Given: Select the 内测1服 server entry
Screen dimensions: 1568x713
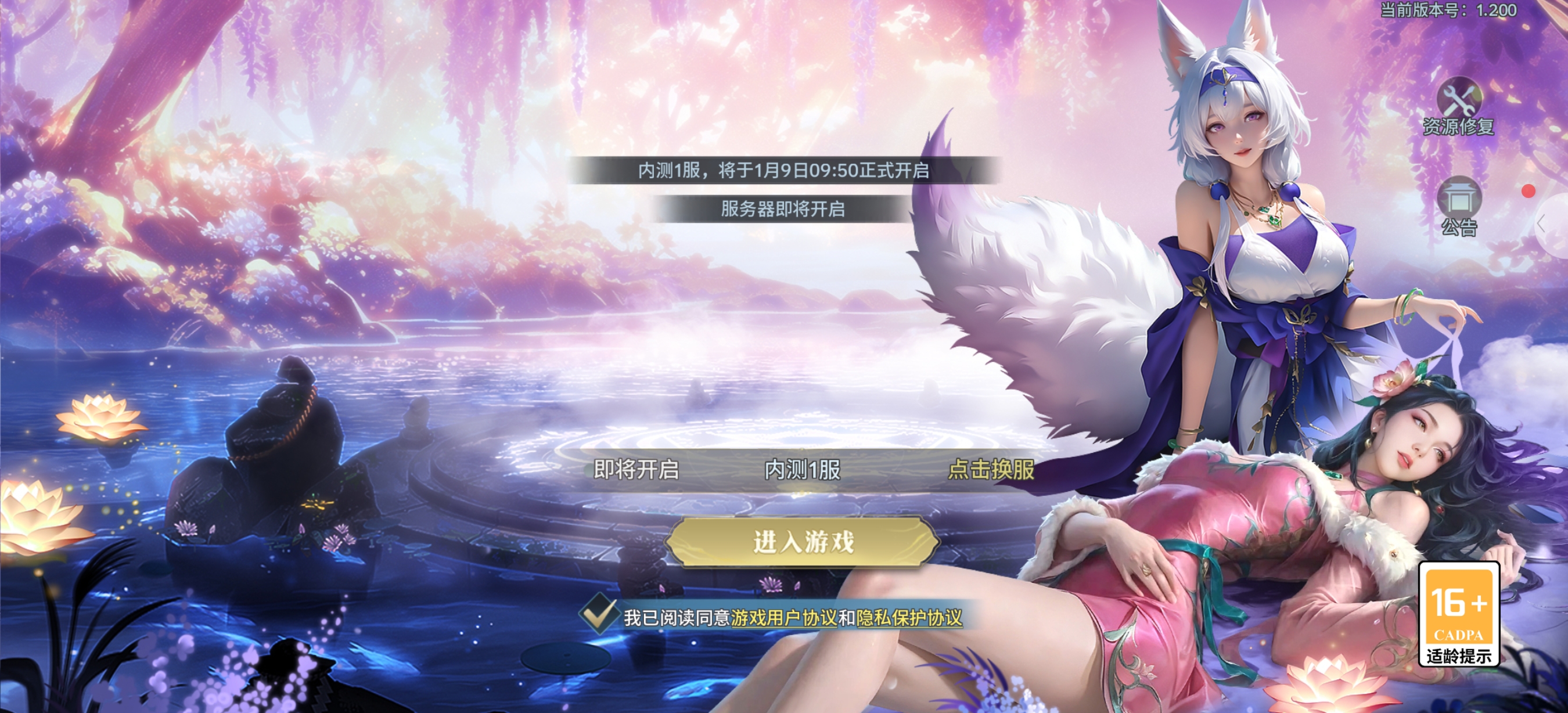Looking at the screenshot, I should tap(802, 470).
